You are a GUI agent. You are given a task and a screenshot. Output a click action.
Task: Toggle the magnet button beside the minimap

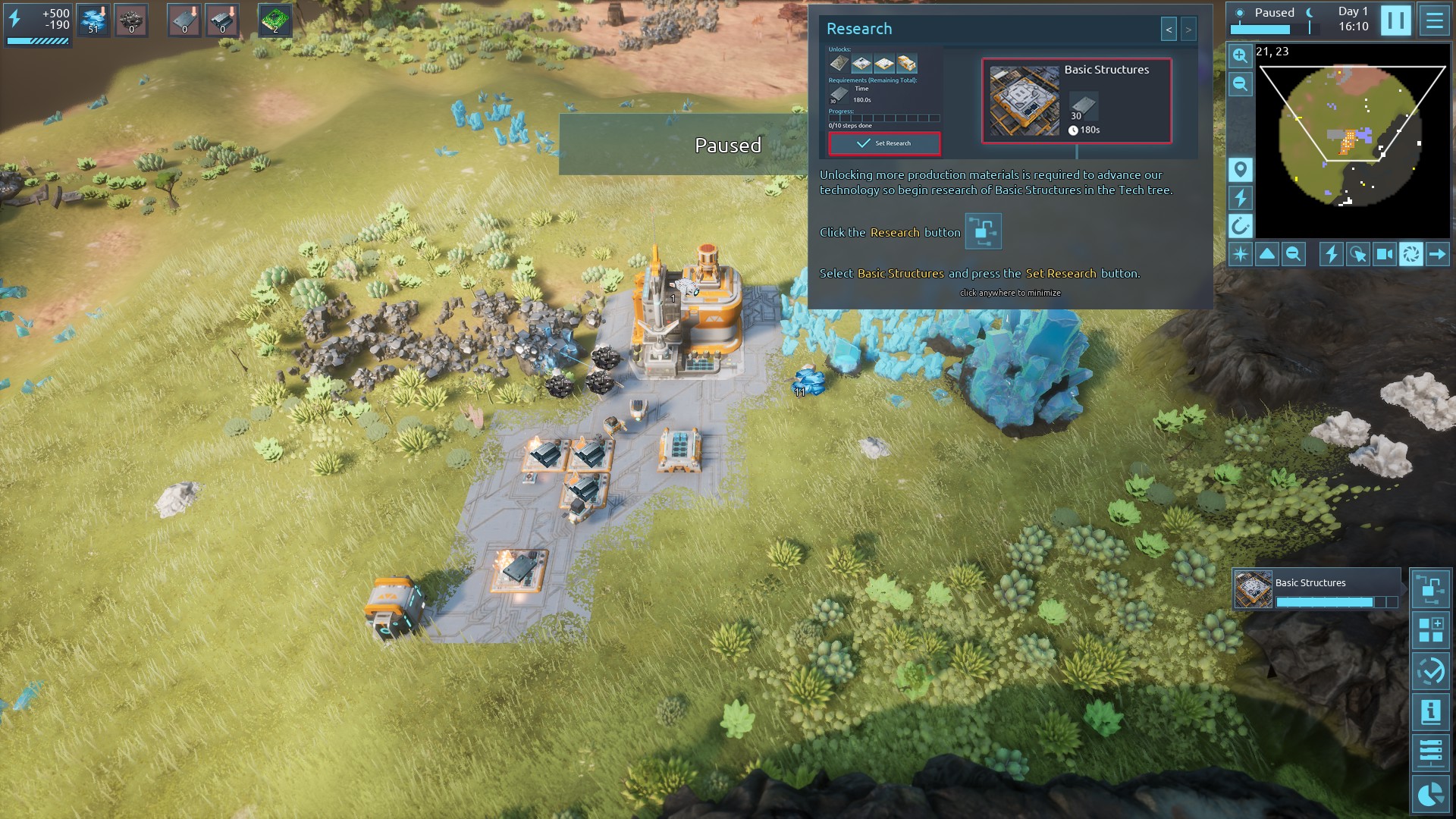1240,226
